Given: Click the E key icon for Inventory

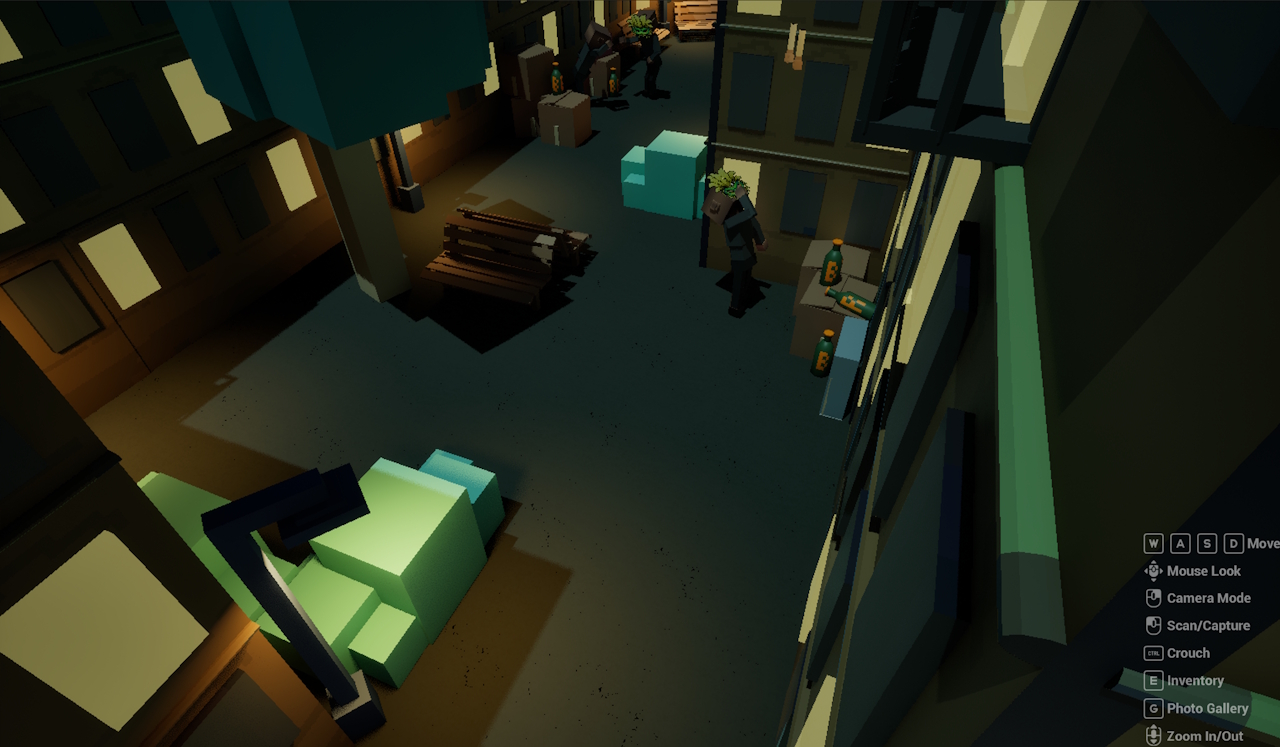Looking at the screenshot, I should [x=1152, y=680].
